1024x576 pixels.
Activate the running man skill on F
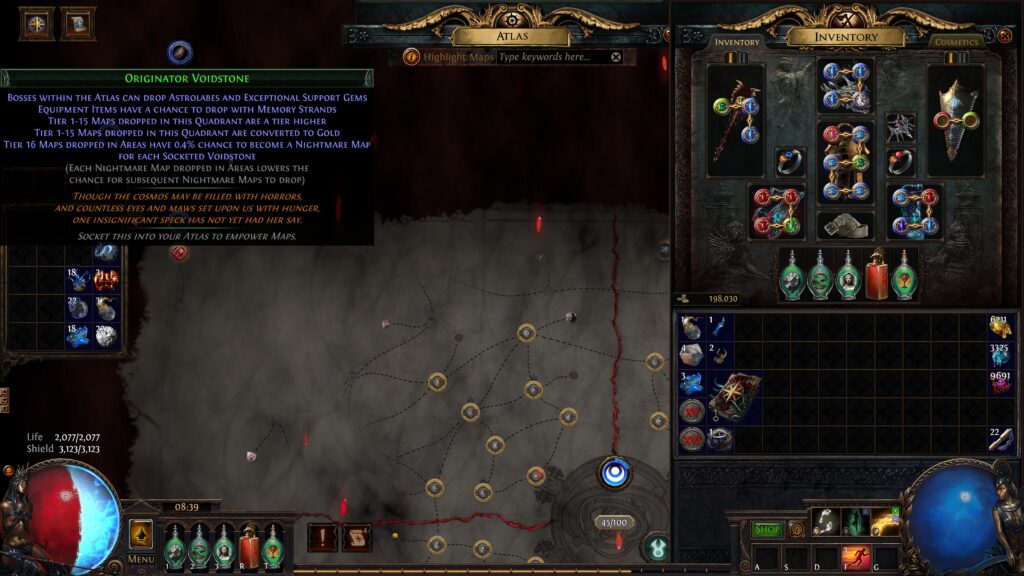pyautogui.click(x=856, y=556)
